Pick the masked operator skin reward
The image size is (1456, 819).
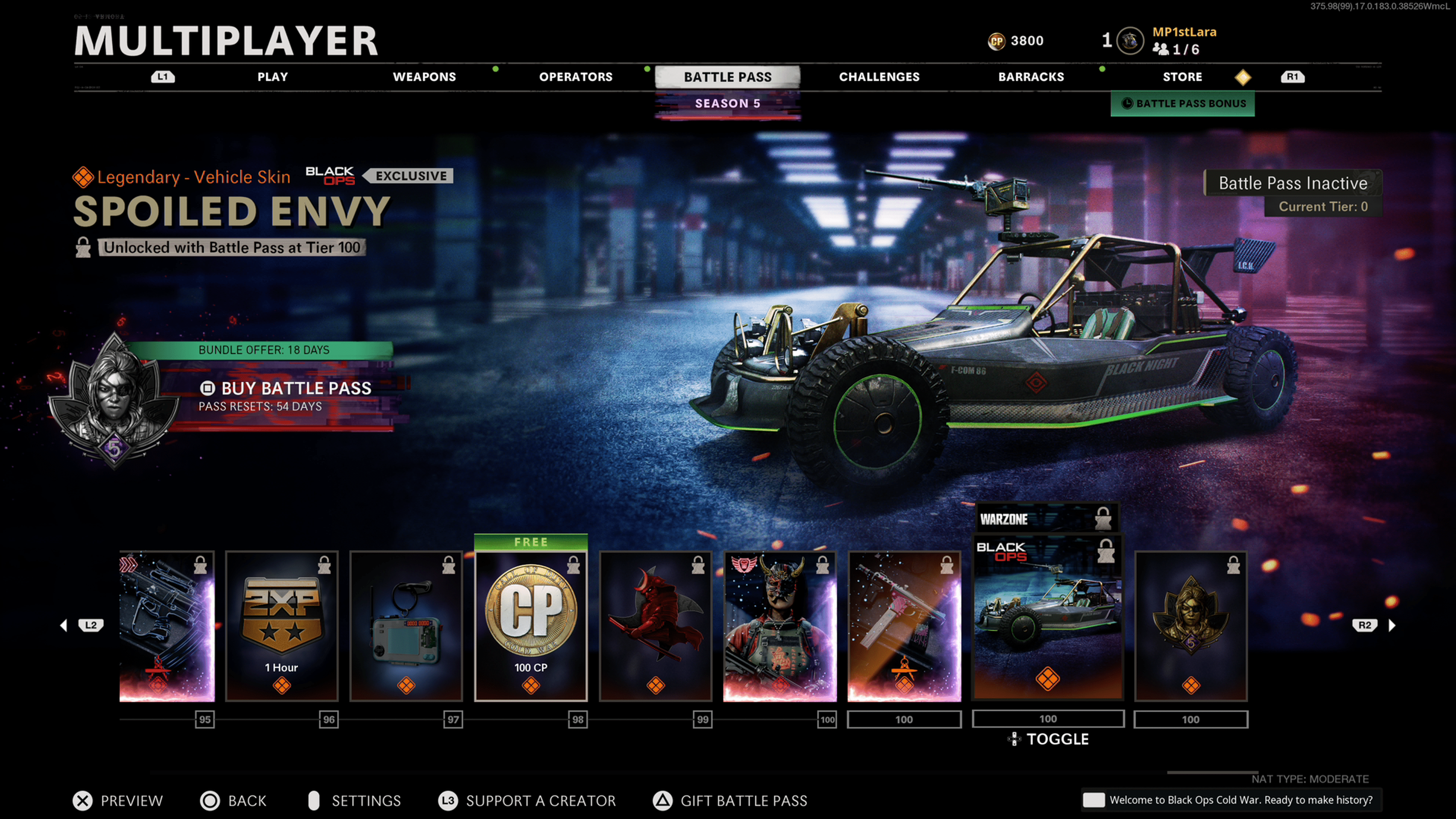click(780, 626)
